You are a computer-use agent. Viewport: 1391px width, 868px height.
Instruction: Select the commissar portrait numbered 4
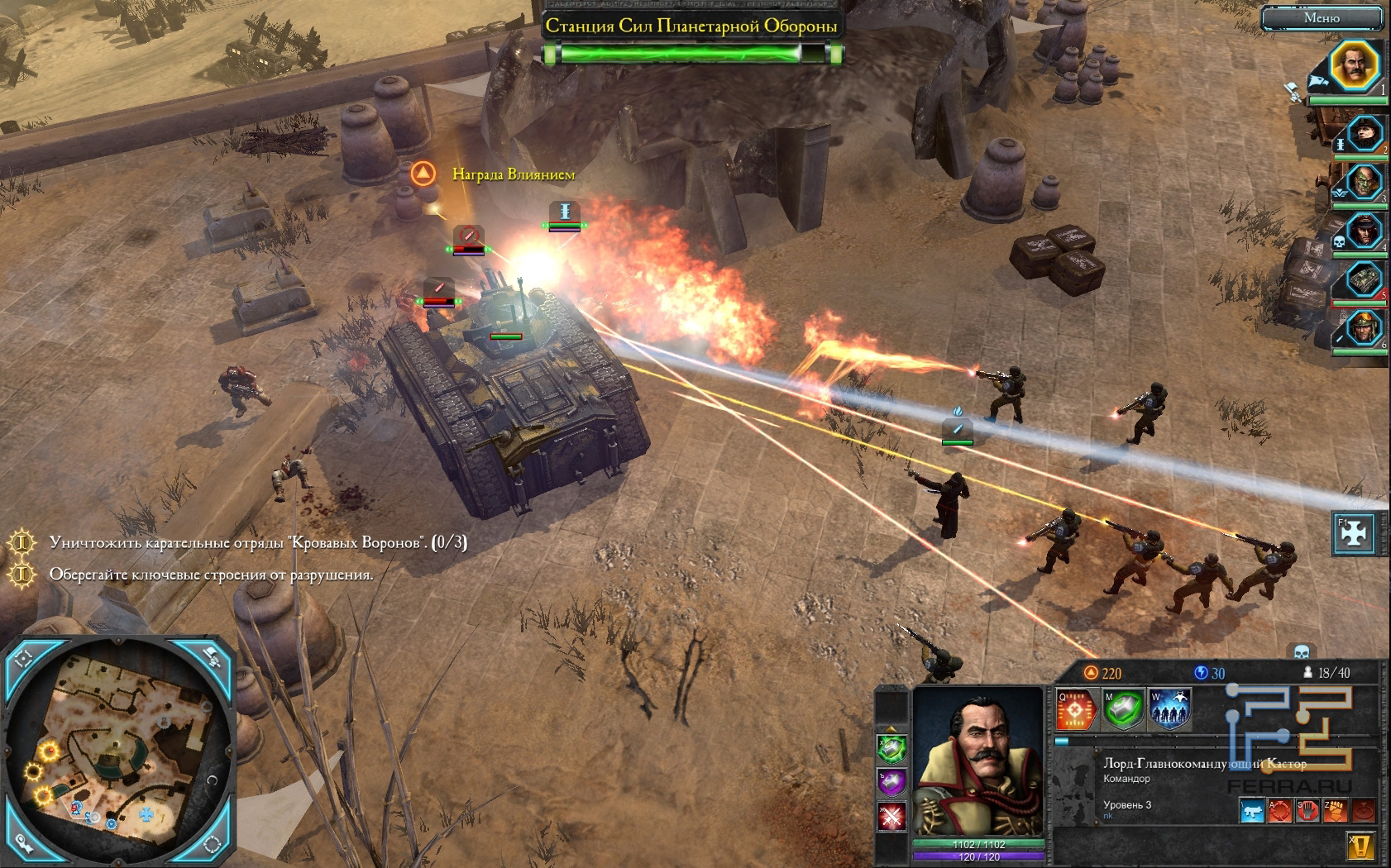coord(1365,231)
